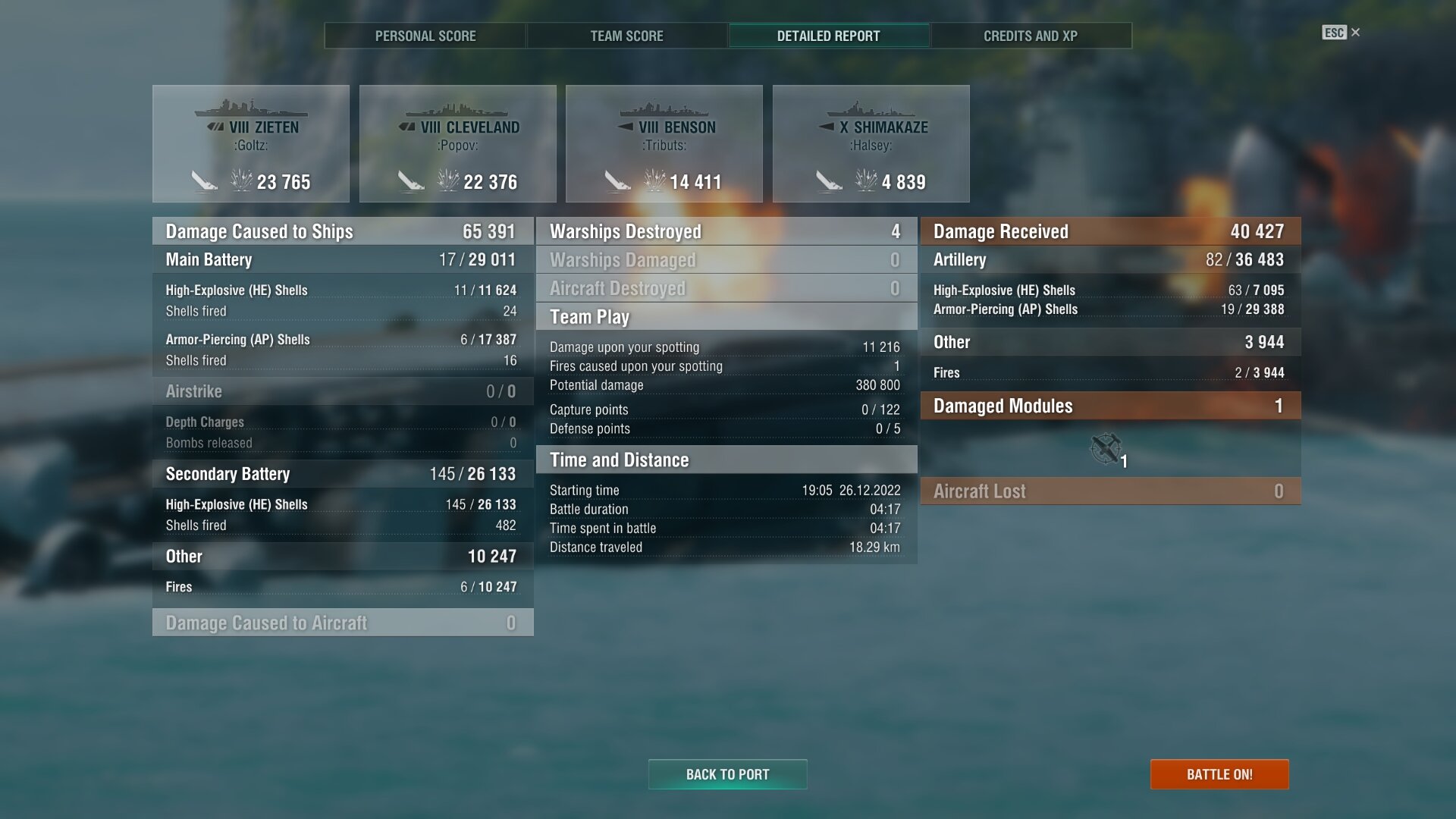Screen dimensions: 1456x819
Task: Select the X Shimakaze ship card
Action: pos(871,143)
